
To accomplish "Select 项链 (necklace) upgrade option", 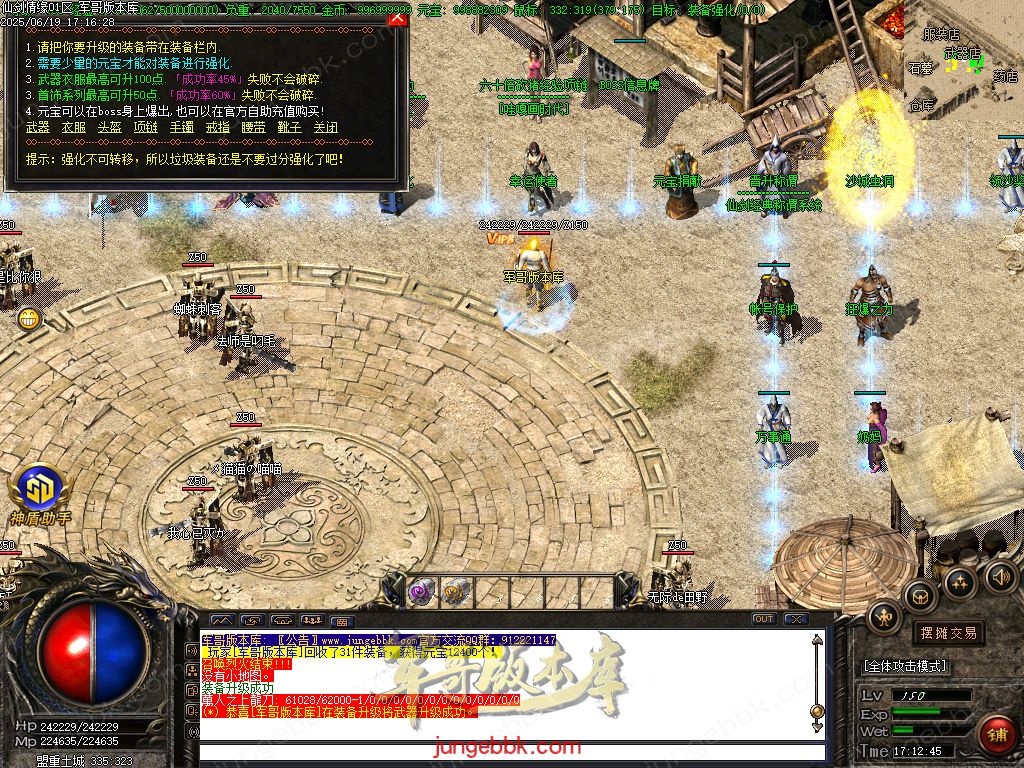I will coord(145,128).
